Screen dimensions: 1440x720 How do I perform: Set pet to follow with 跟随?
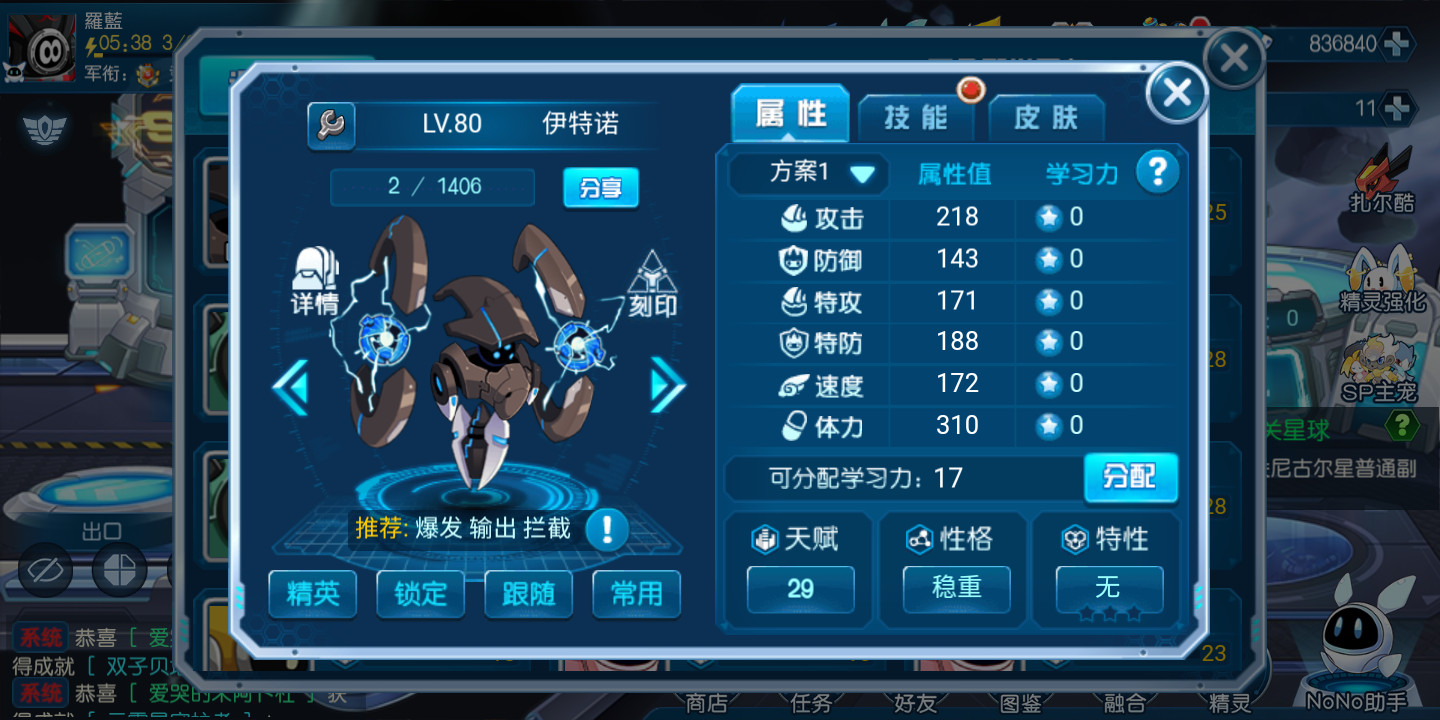[528, 594]
